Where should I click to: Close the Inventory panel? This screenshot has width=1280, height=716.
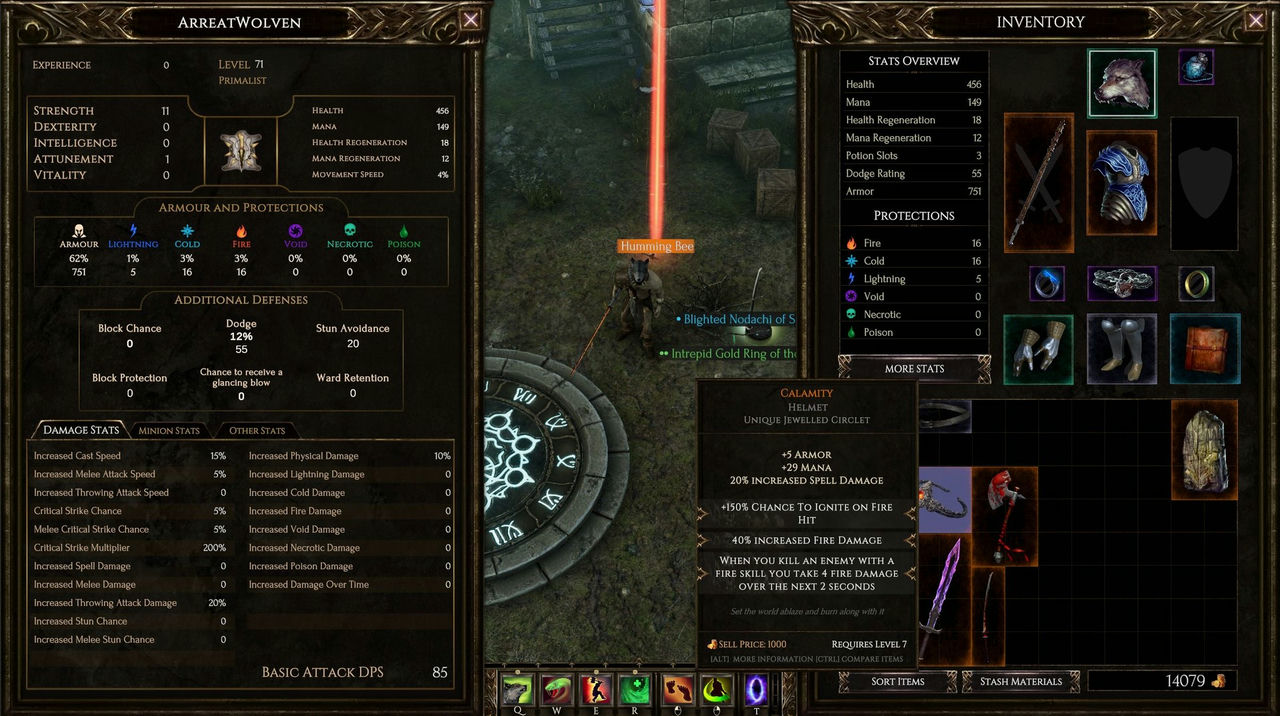[x=1255, y=20]
